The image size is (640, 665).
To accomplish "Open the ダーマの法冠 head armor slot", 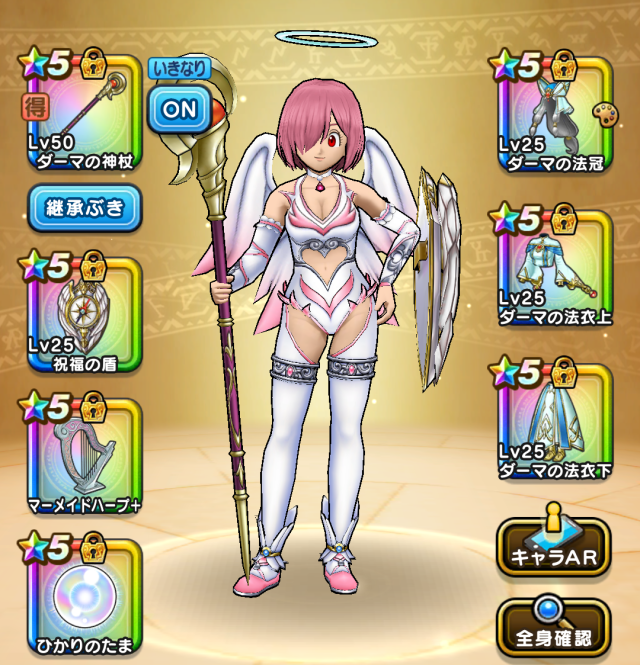I will click(555, 110).
